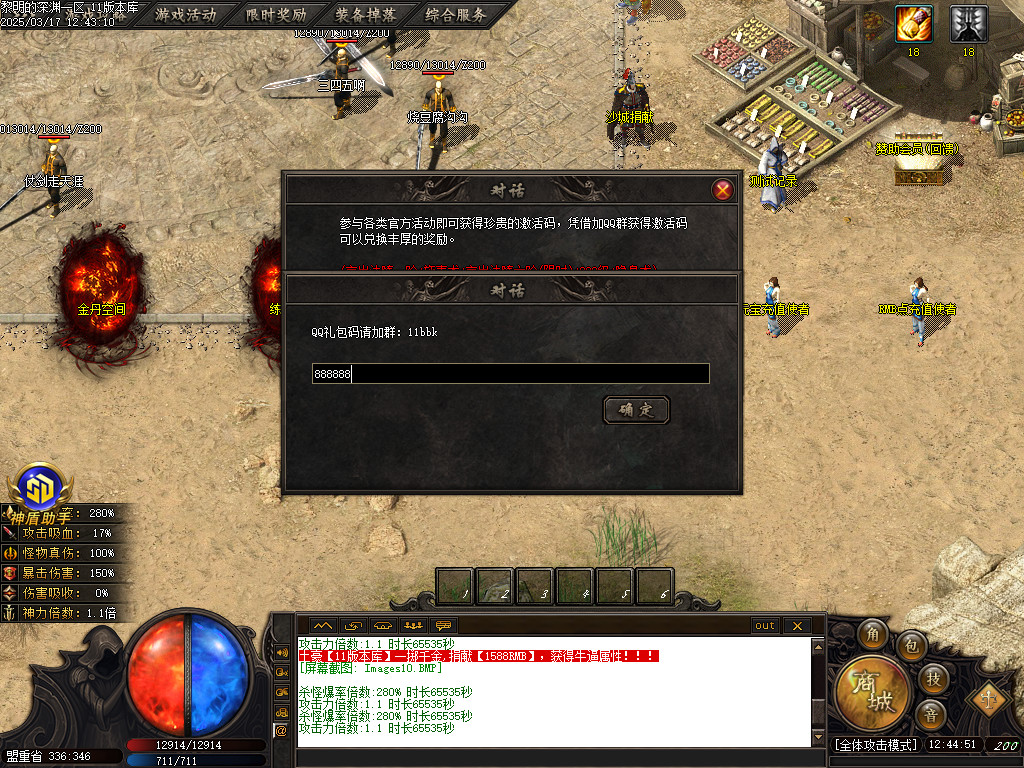Select quick slot number 1
Image resolution: width=1024 pixels, height=768 pixels.
[x=455, y=587]
